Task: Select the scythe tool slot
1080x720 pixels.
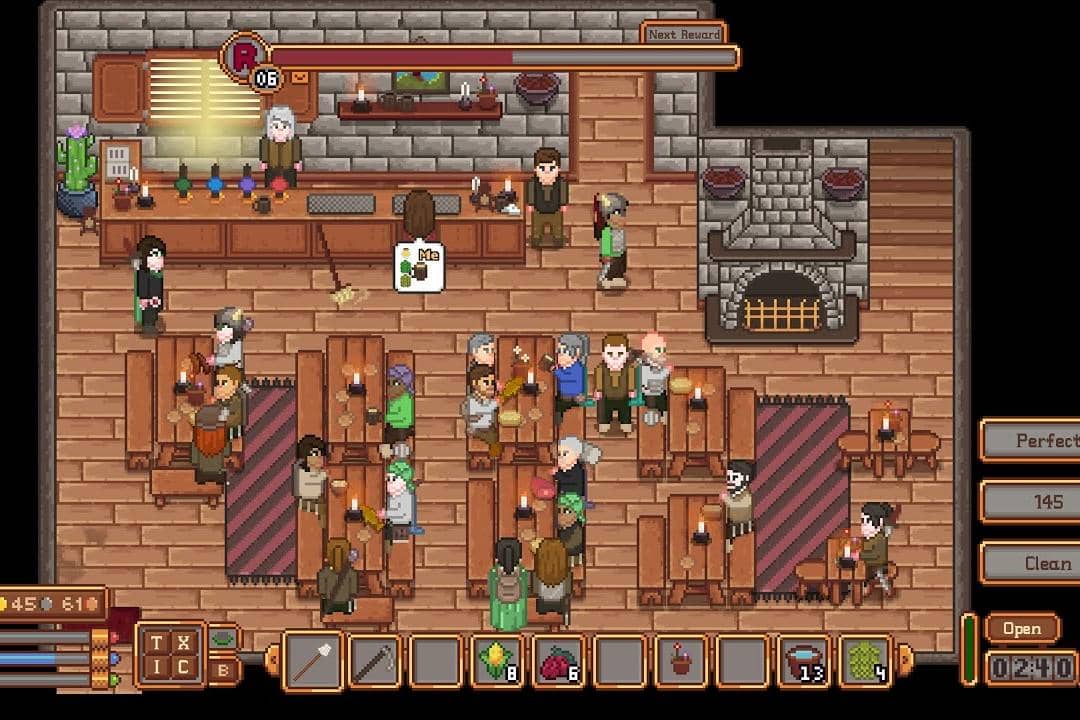Action: [375, 661]
